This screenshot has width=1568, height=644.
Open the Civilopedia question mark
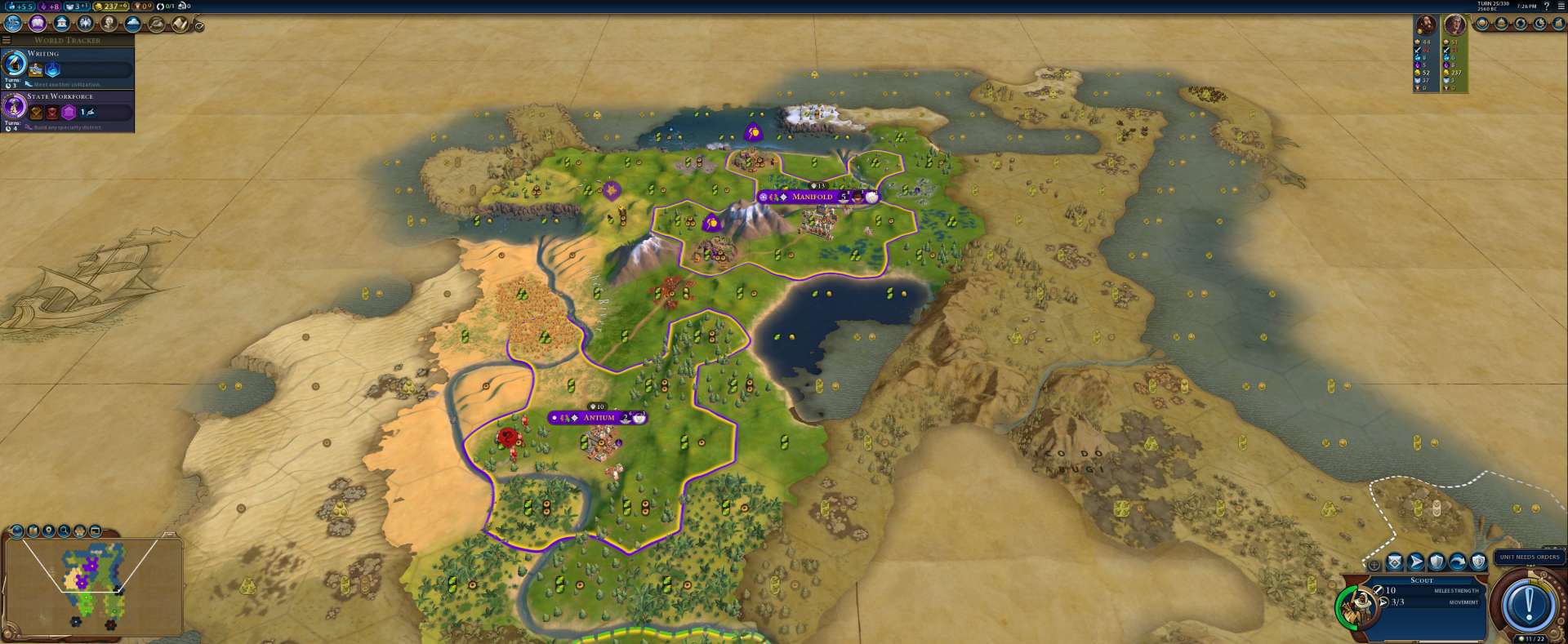[1546, 6]
